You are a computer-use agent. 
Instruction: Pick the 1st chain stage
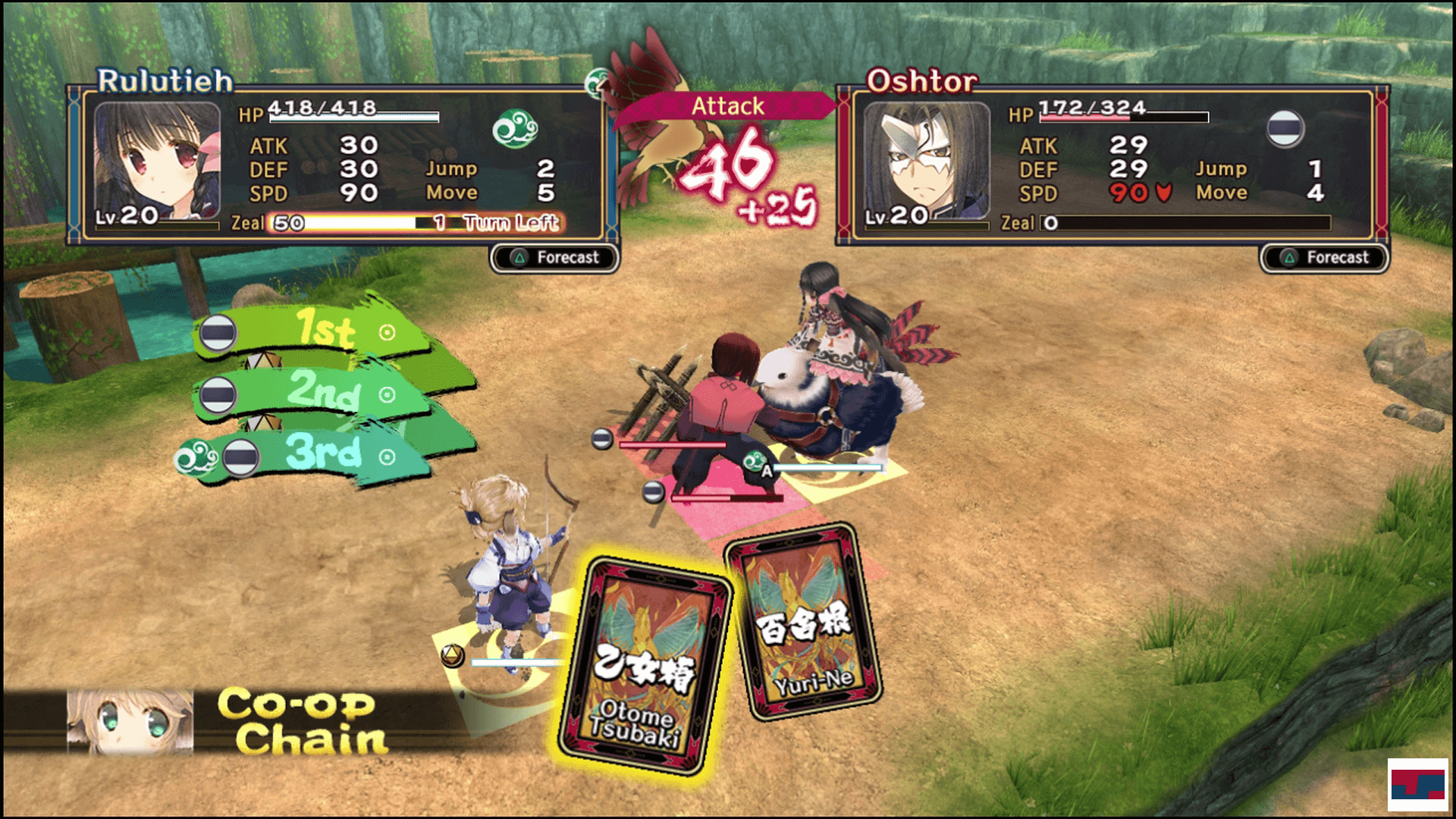point(326,331)
